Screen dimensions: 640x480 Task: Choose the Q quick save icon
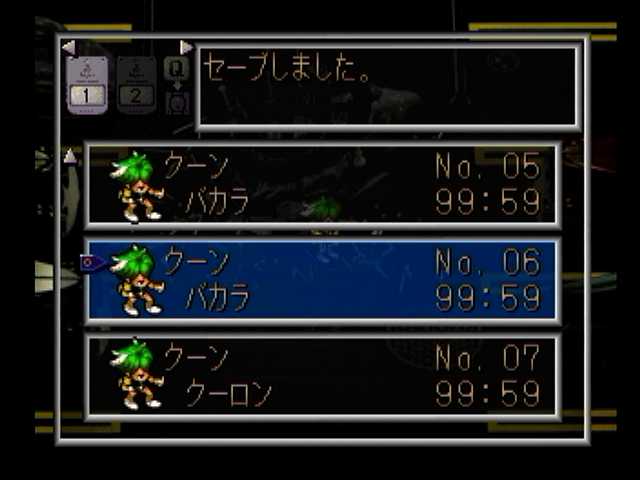click(176, 70)
